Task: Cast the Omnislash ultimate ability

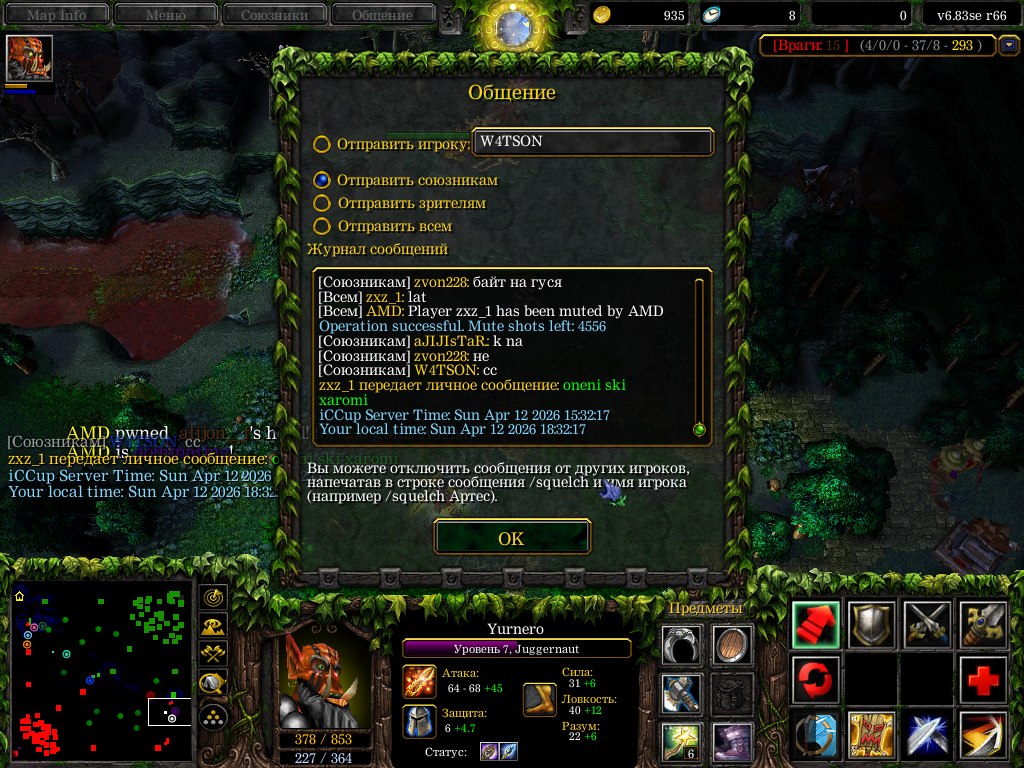Action: [983, 735]
